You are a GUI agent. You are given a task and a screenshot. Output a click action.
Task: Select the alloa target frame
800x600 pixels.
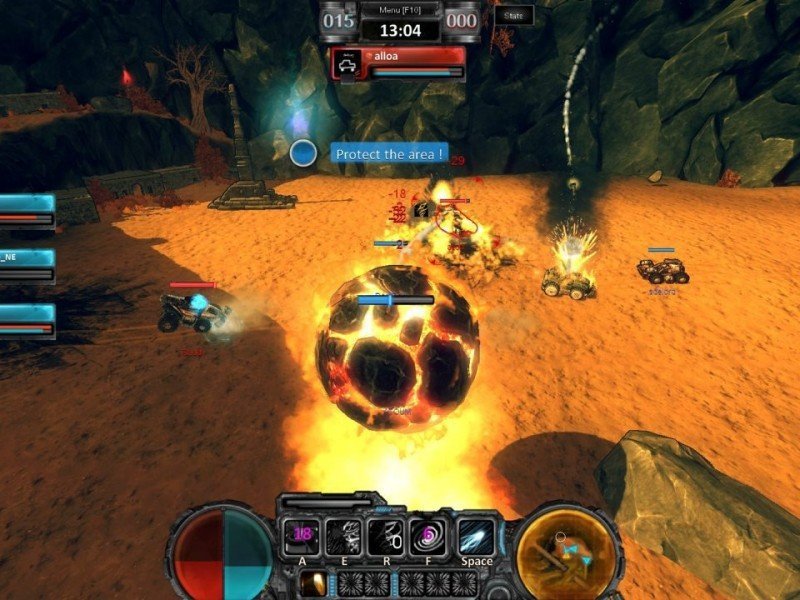click(x=399, y=63)
